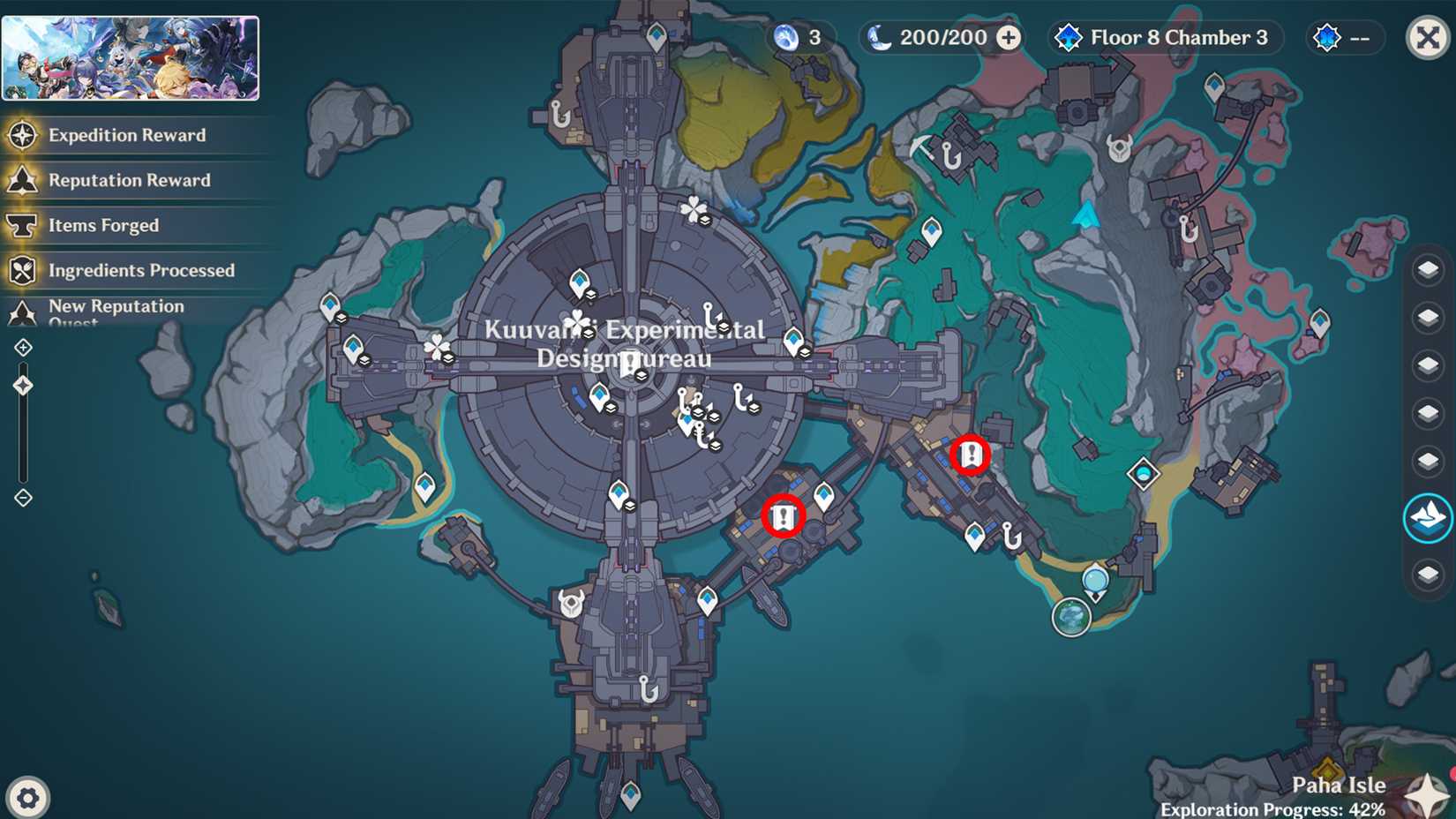Open map settings with the gear icon
This screenshot has width=1456, height=819.
pos(29,797)
